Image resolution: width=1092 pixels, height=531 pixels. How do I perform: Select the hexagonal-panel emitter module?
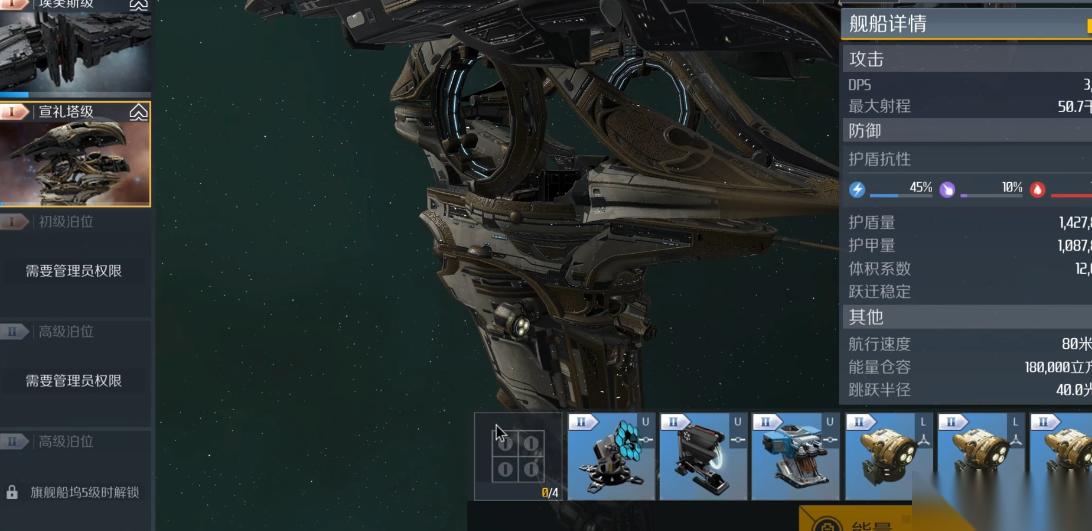(x=611, y=456)
